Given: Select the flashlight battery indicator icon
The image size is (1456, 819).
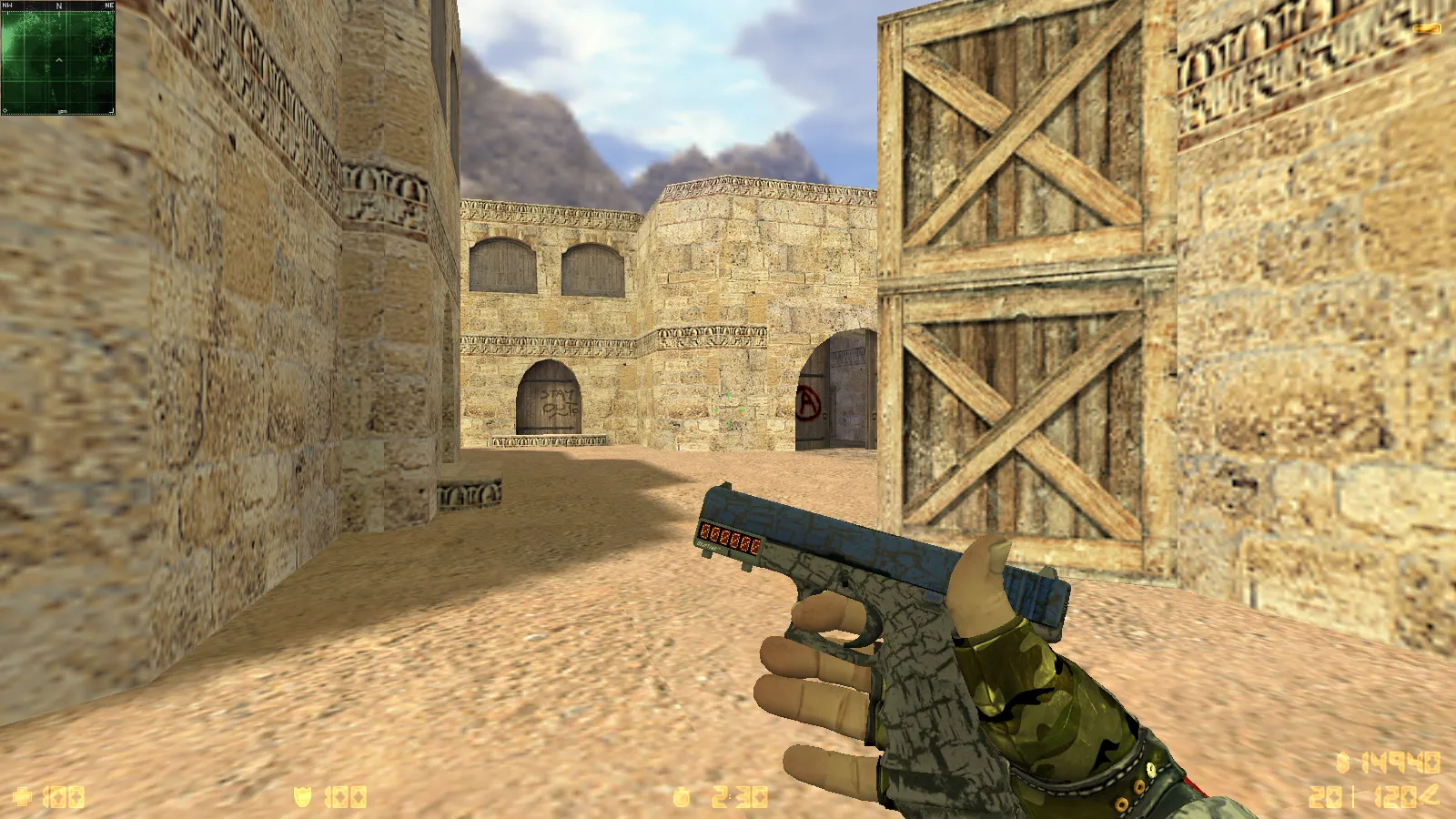Looking at the screenshot, I should [x=1427, y=29].
